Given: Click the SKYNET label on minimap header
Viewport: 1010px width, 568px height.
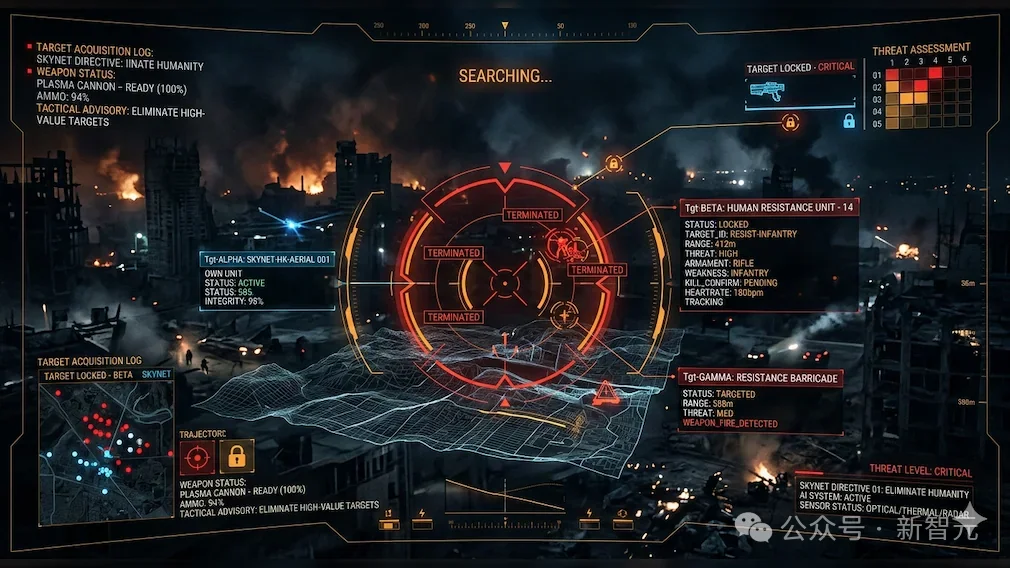Looking at the screenshot, I should pyautogui.click(x=156, y=374).
